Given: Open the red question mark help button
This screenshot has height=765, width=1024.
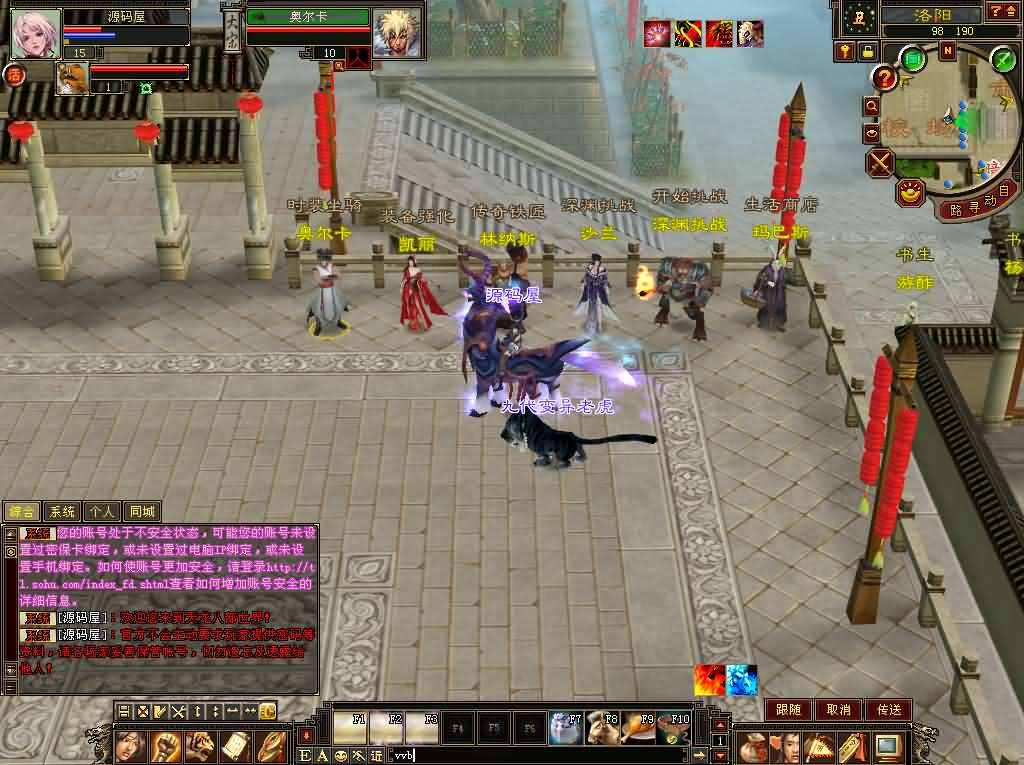Looking at the screenshot, I should (884, 78).
